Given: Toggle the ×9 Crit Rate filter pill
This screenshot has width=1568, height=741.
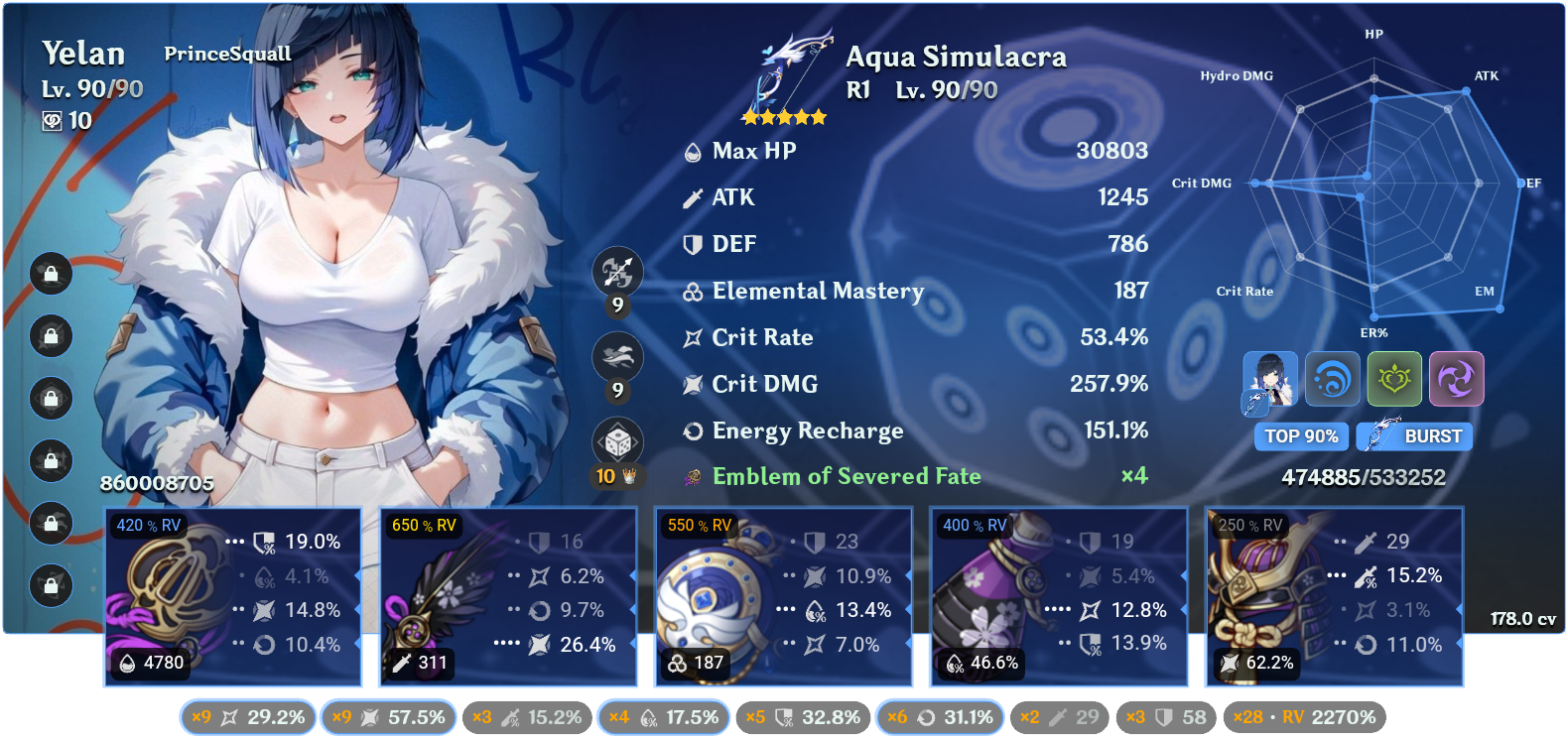Looking at the screenshot, I should click(x=247, y=716).
